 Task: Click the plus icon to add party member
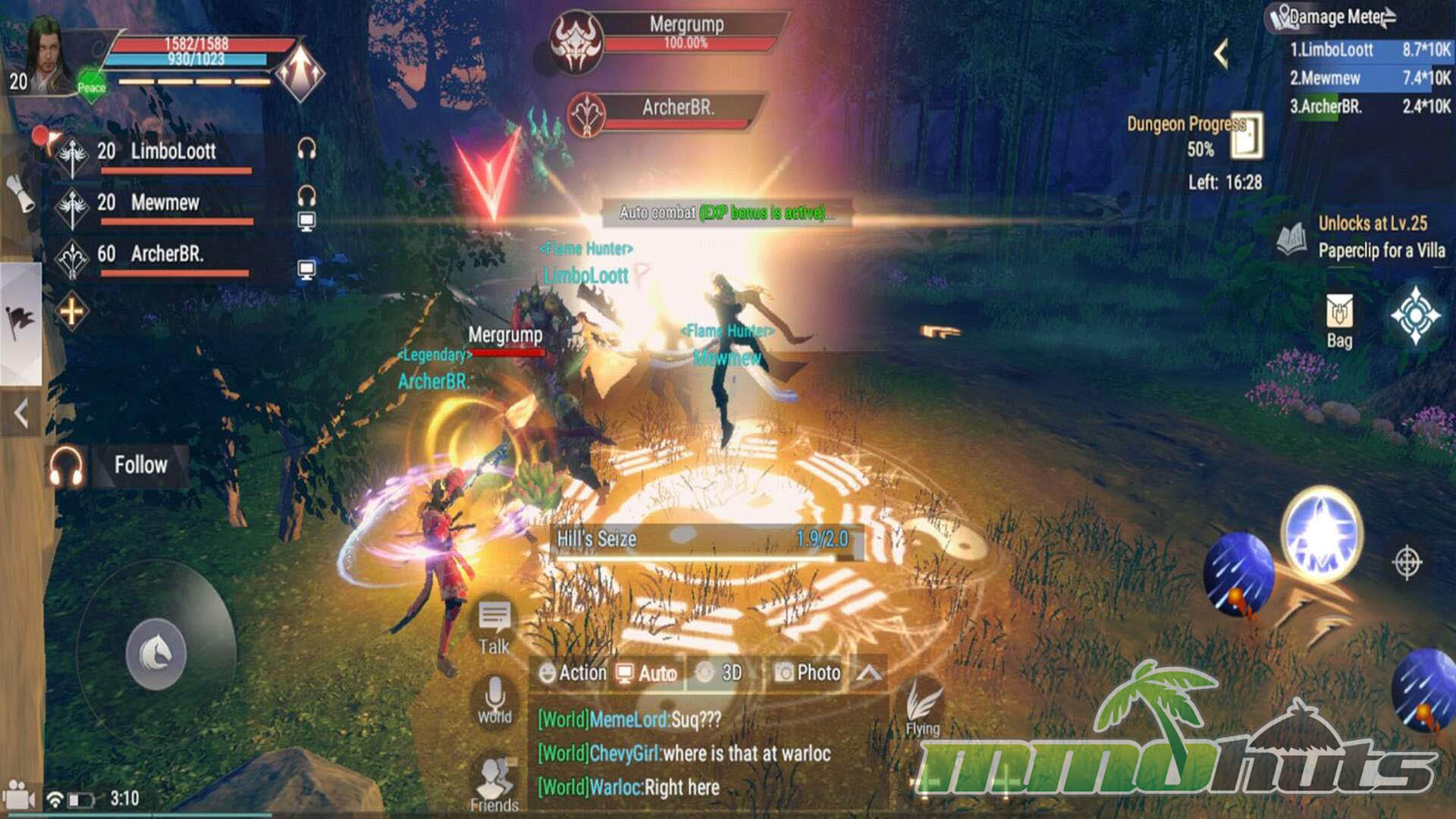71,311
